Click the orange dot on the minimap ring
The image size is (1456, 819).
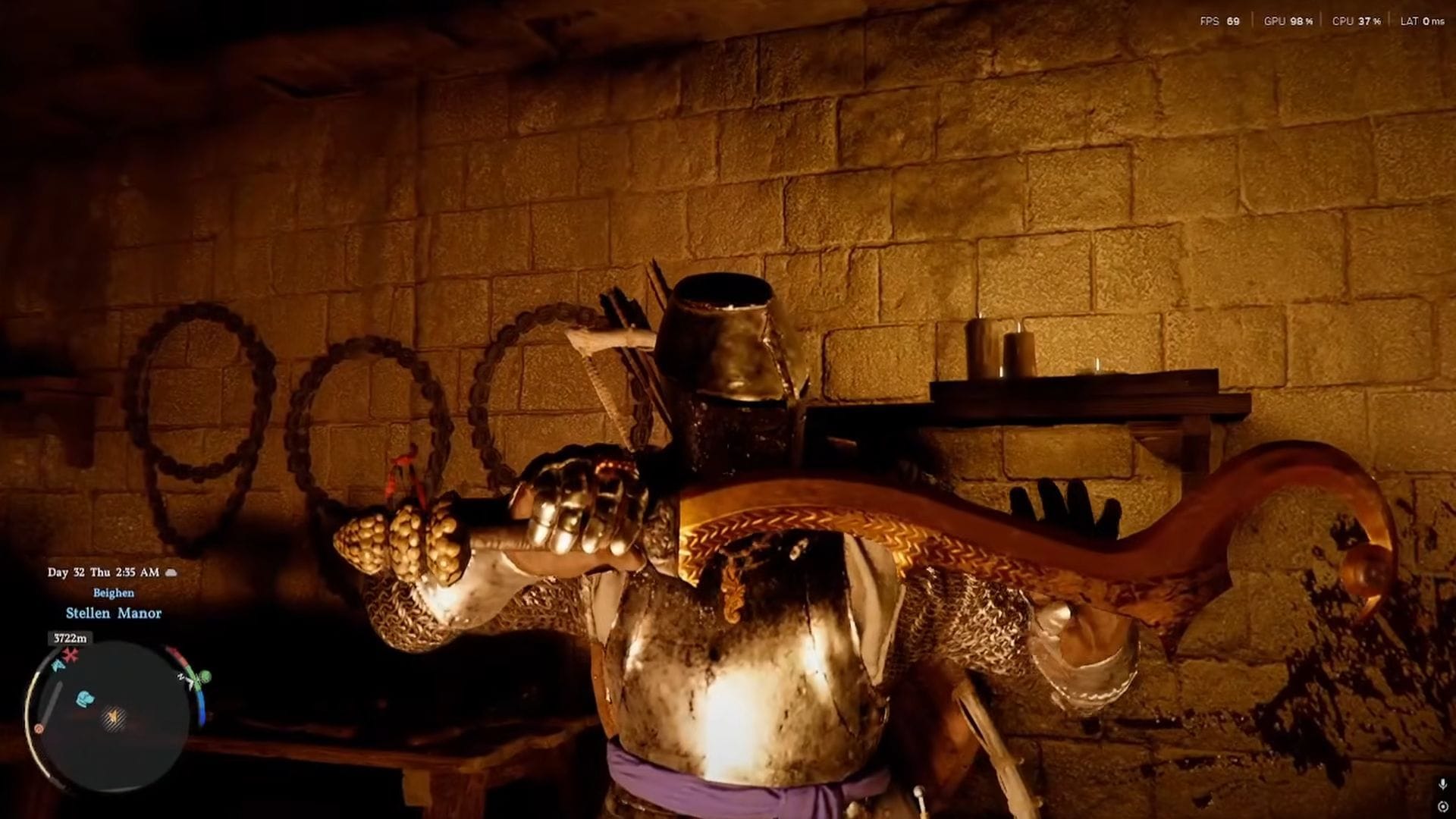coord(39,730)
